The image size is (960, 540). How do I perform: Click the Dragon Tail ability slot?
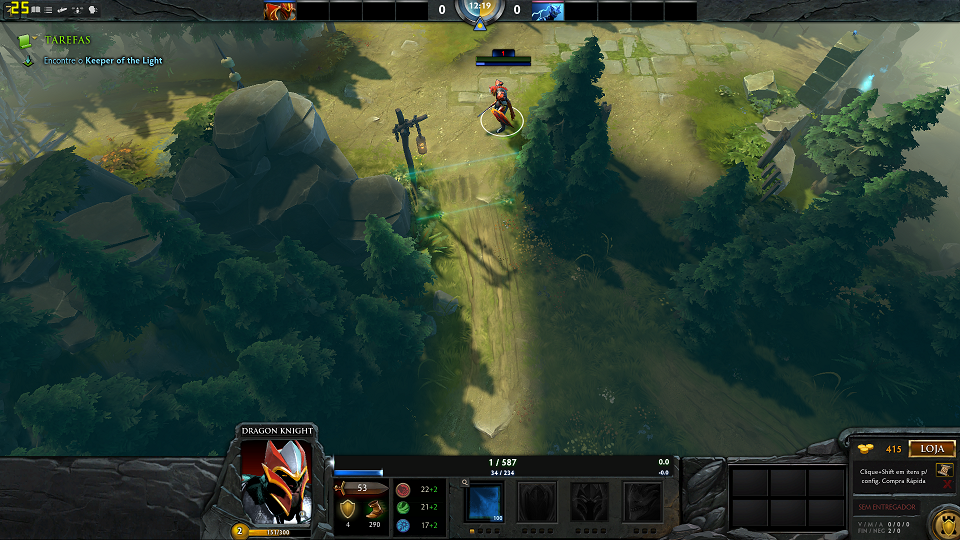[x=537, y=501]
